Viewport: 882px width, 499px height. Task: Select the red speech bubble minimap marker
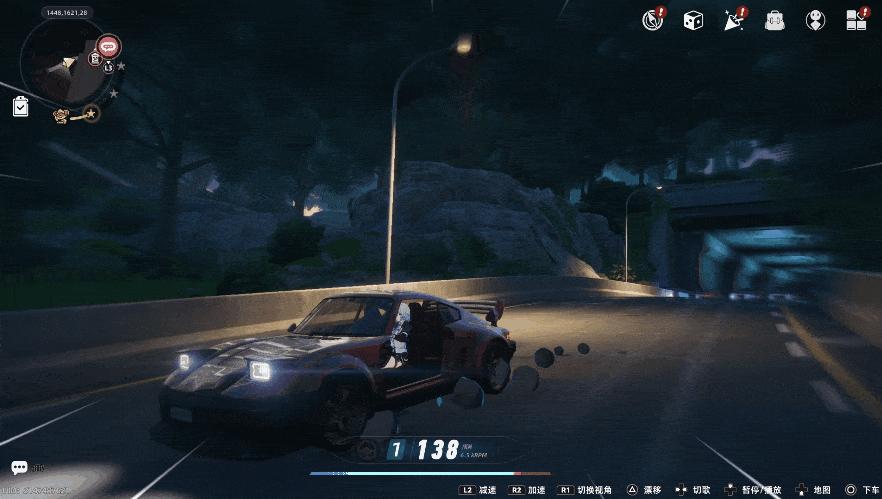tap(109, 46)
